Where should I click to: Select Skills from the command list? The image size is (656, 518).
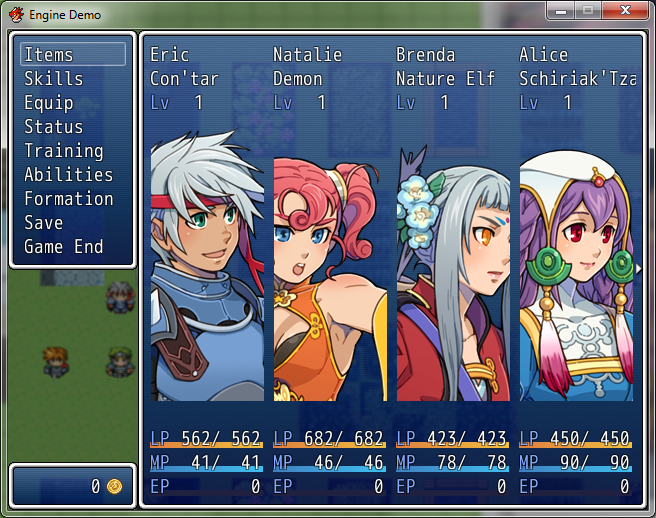point(54,78)
